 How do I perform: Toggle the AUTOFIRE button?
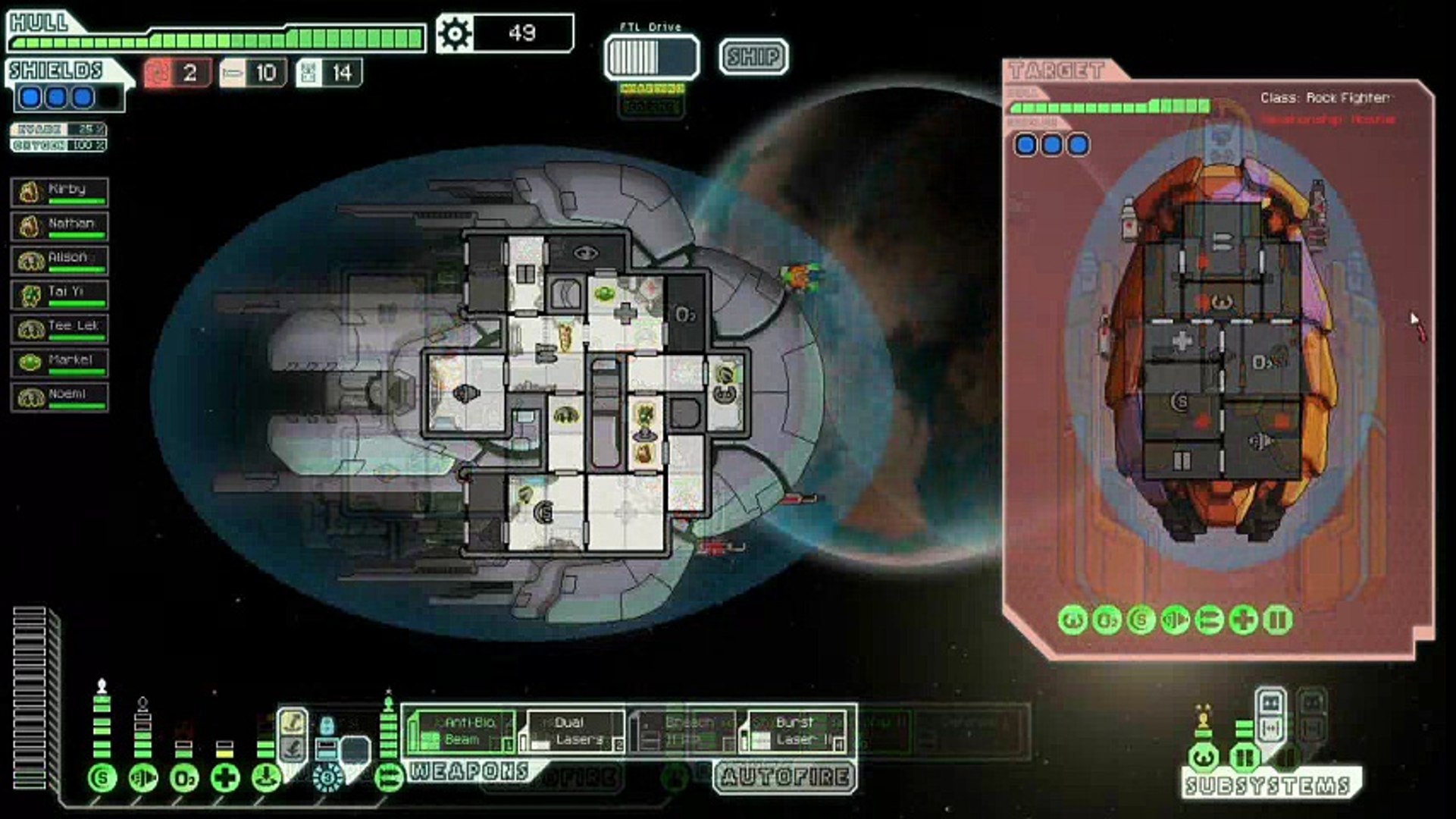click(x=785, y=777)
